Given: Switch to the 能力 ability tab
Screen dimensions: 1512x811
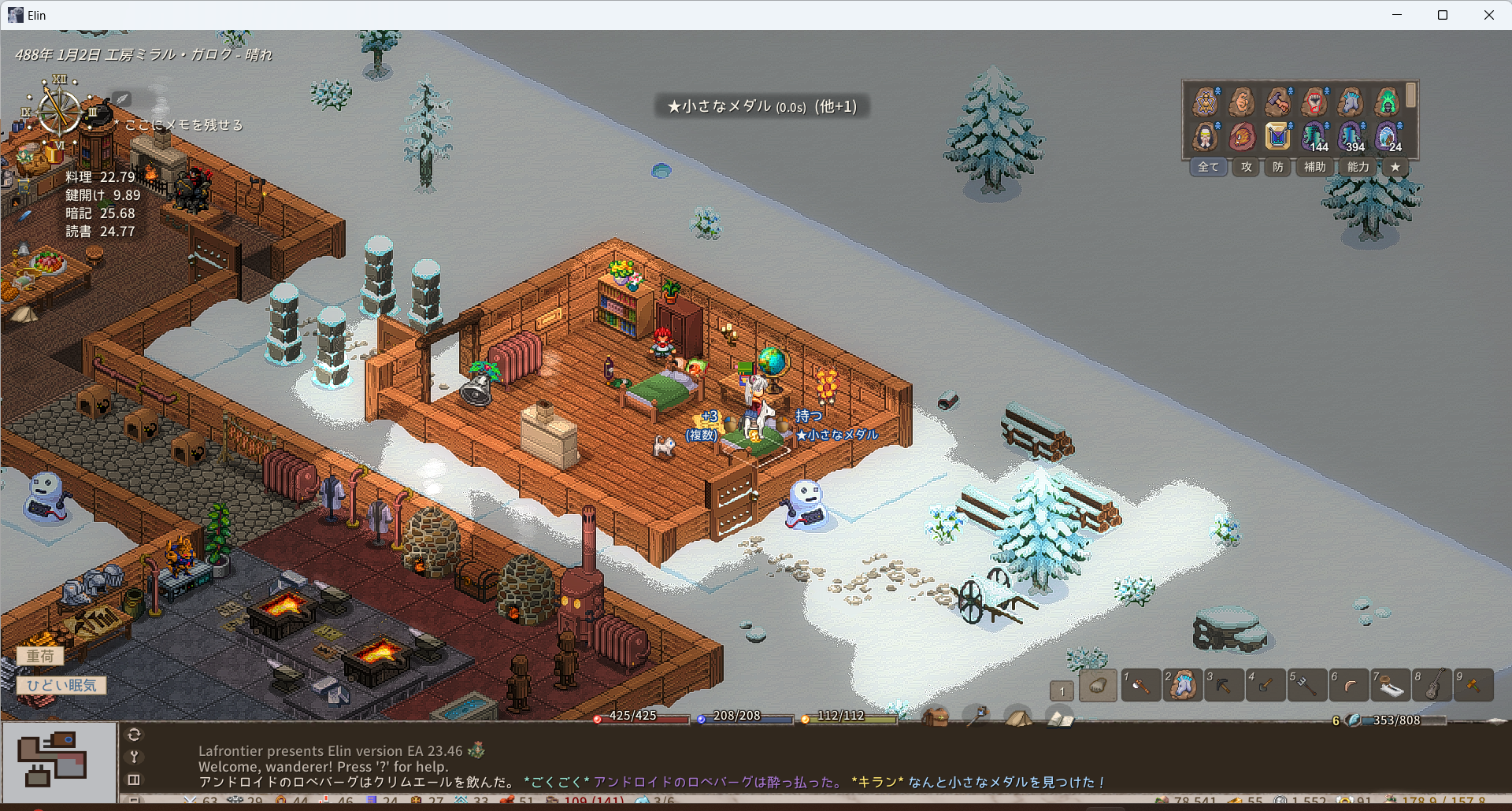Looking at the screenshot, I should [x=1358, y=167].
